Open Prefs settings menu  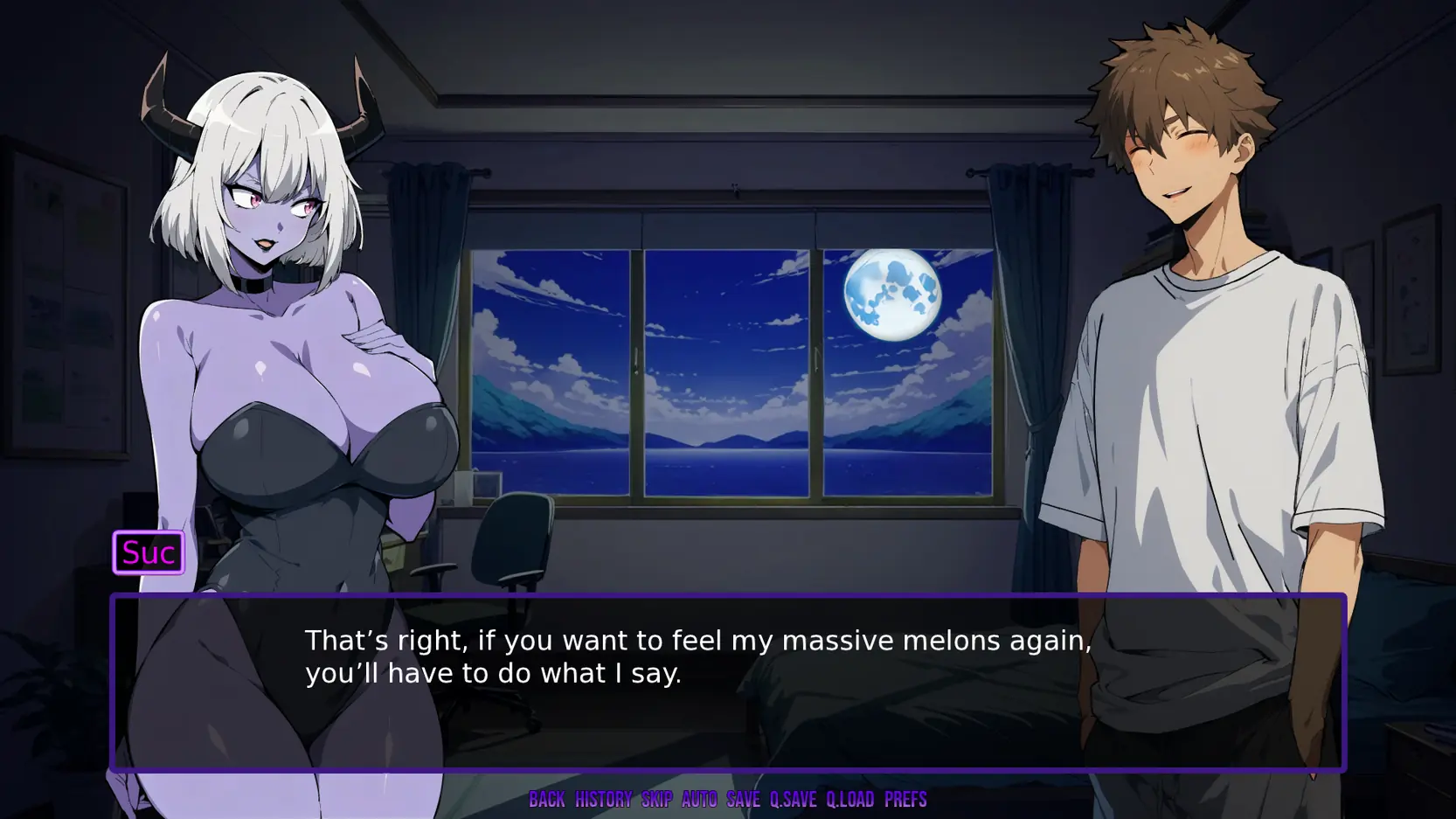tap(905, 799)
